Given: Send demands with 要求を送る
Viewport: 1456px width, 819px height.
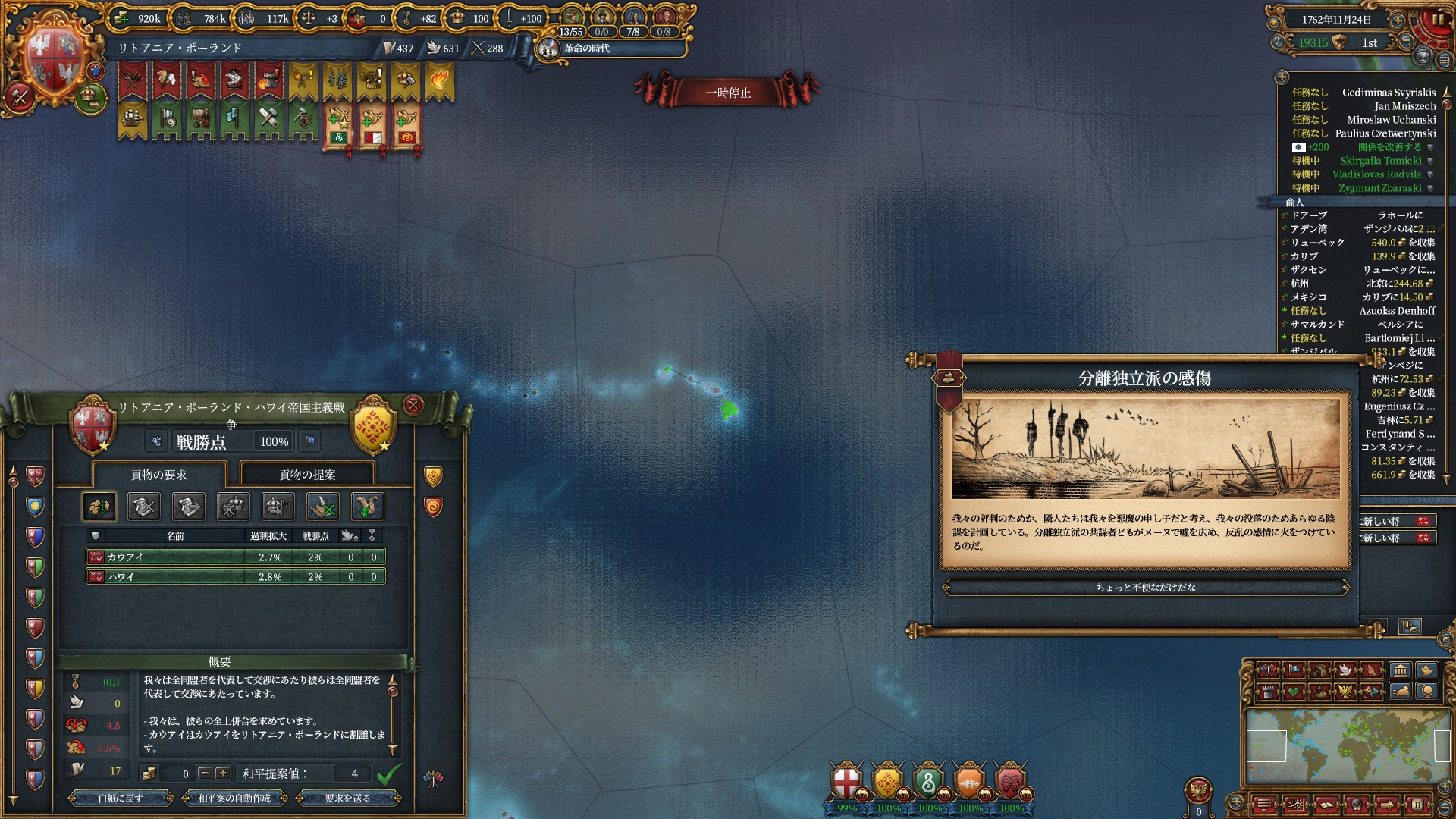Looking at the screenshot, I should pyautogui.click(x=347, y=798).
